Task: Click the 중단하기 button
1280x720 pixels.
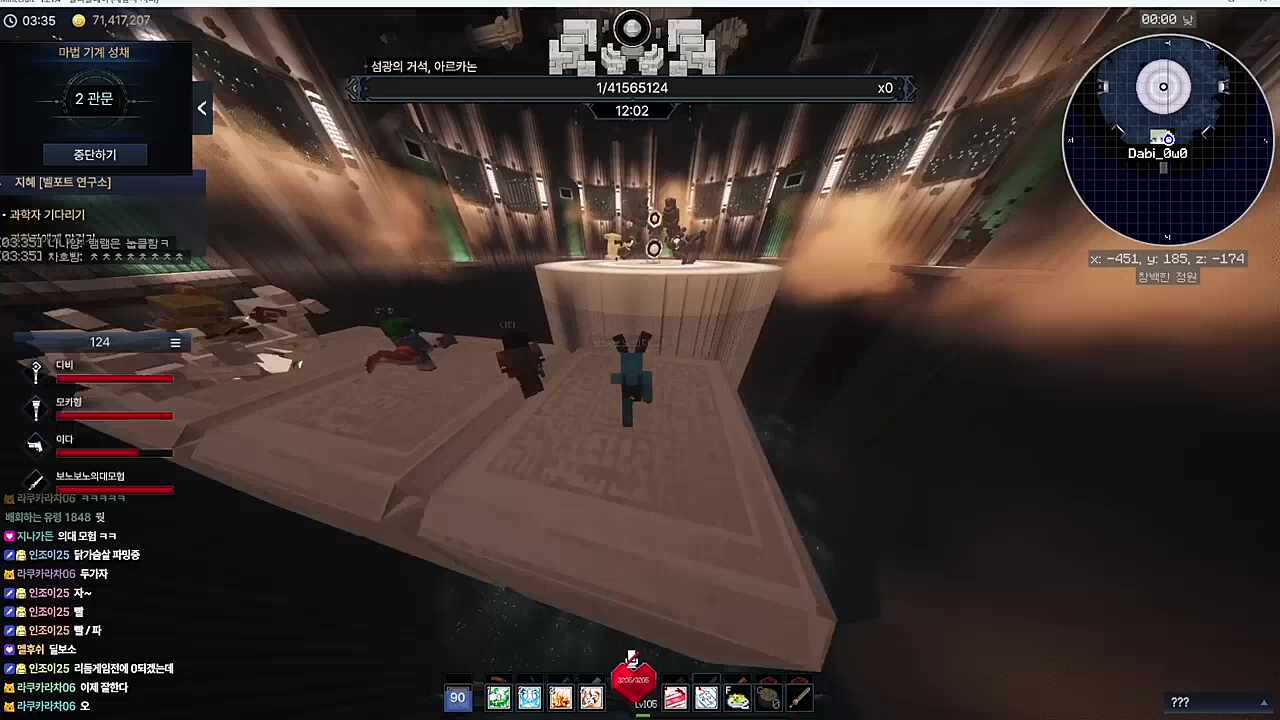Action: (95, 155)
